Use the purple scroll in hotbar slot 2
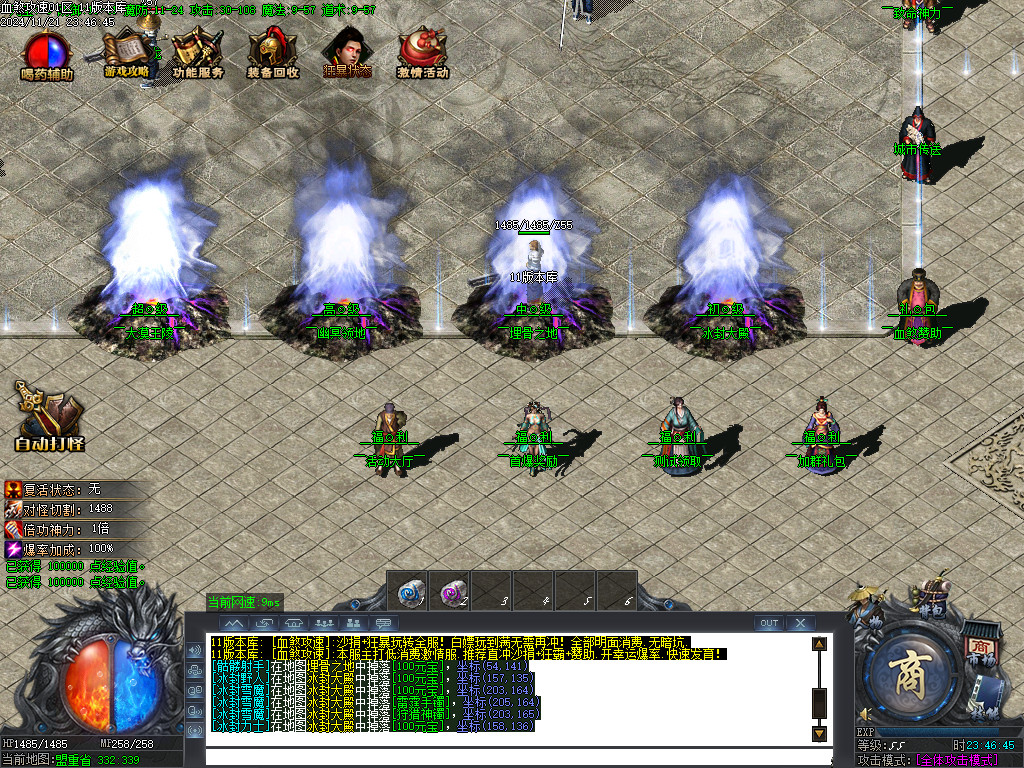1024x768 pixels. [454, 591]
